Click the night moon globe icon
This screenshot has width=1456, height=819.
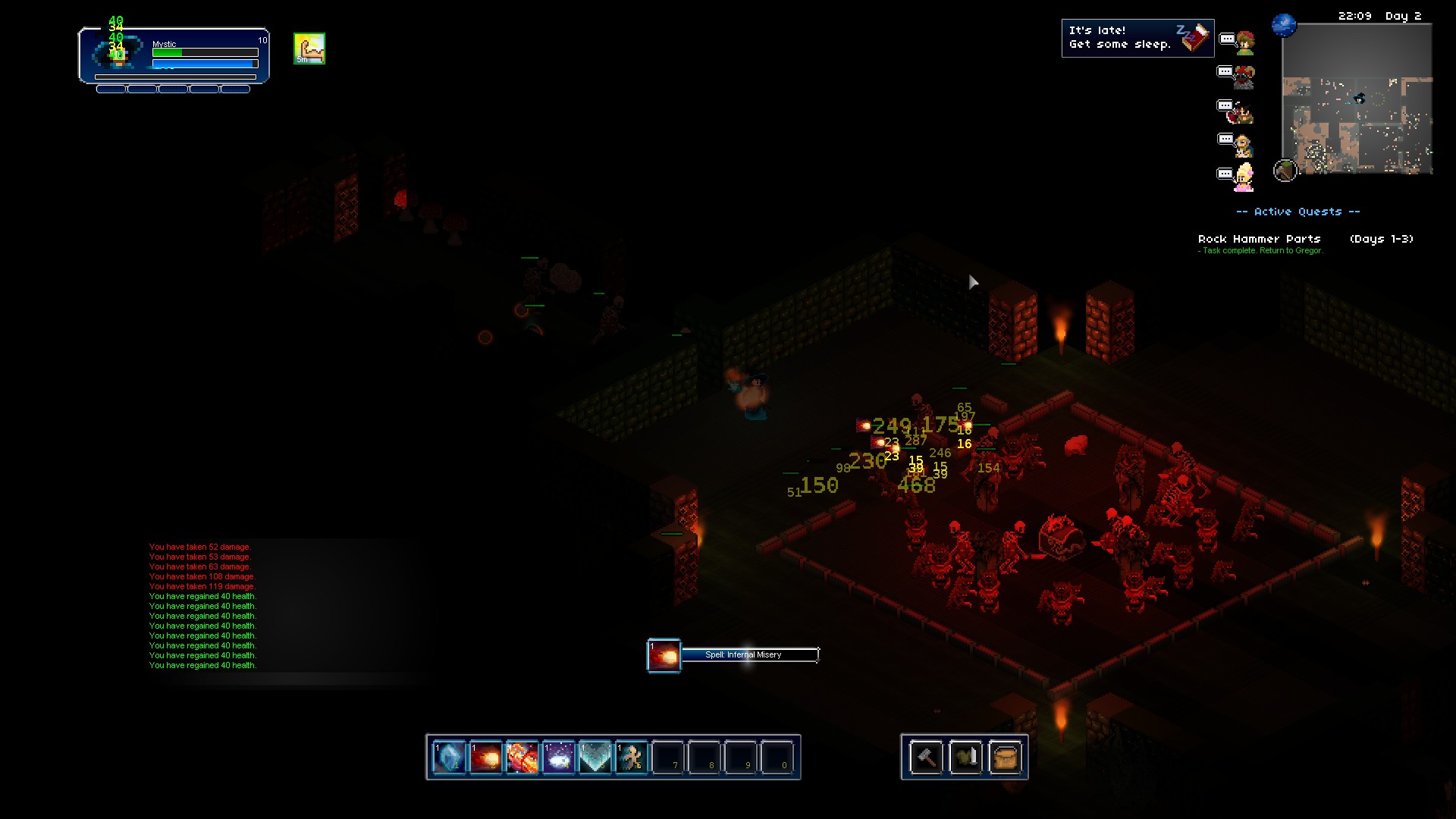coord(1284,25)
